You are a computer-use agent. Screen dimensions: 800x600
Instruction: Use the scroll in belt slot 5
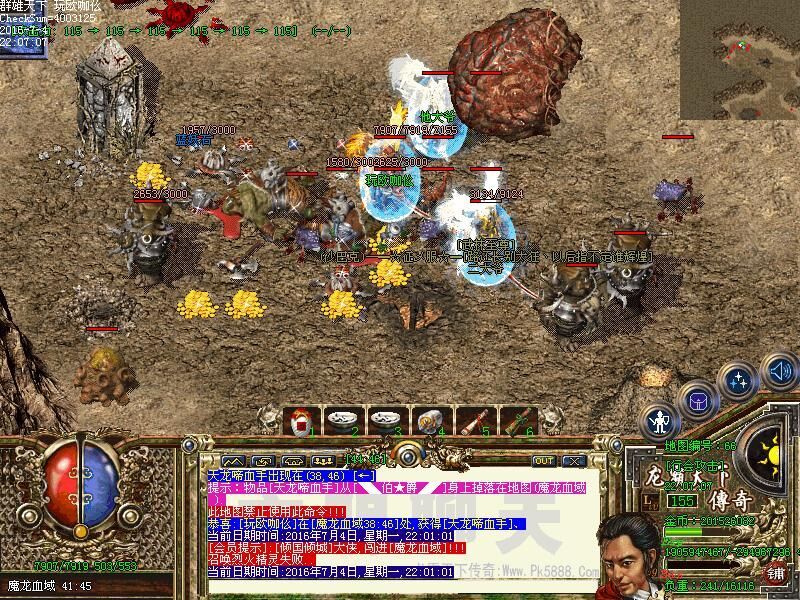(x=472, y=420)
